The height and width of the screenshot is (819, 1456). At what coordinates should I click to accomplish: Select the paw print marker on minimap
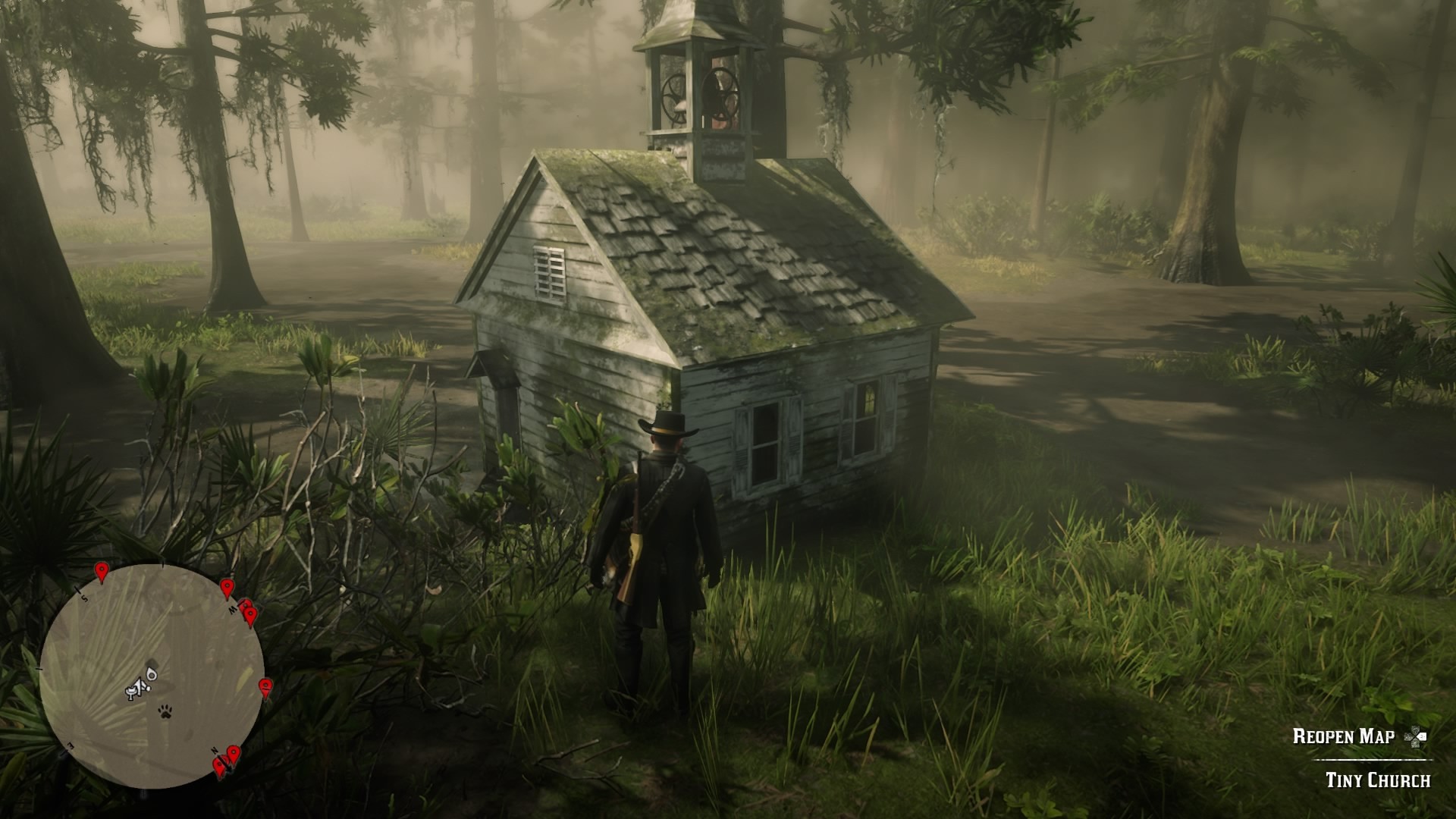(164, 711)
